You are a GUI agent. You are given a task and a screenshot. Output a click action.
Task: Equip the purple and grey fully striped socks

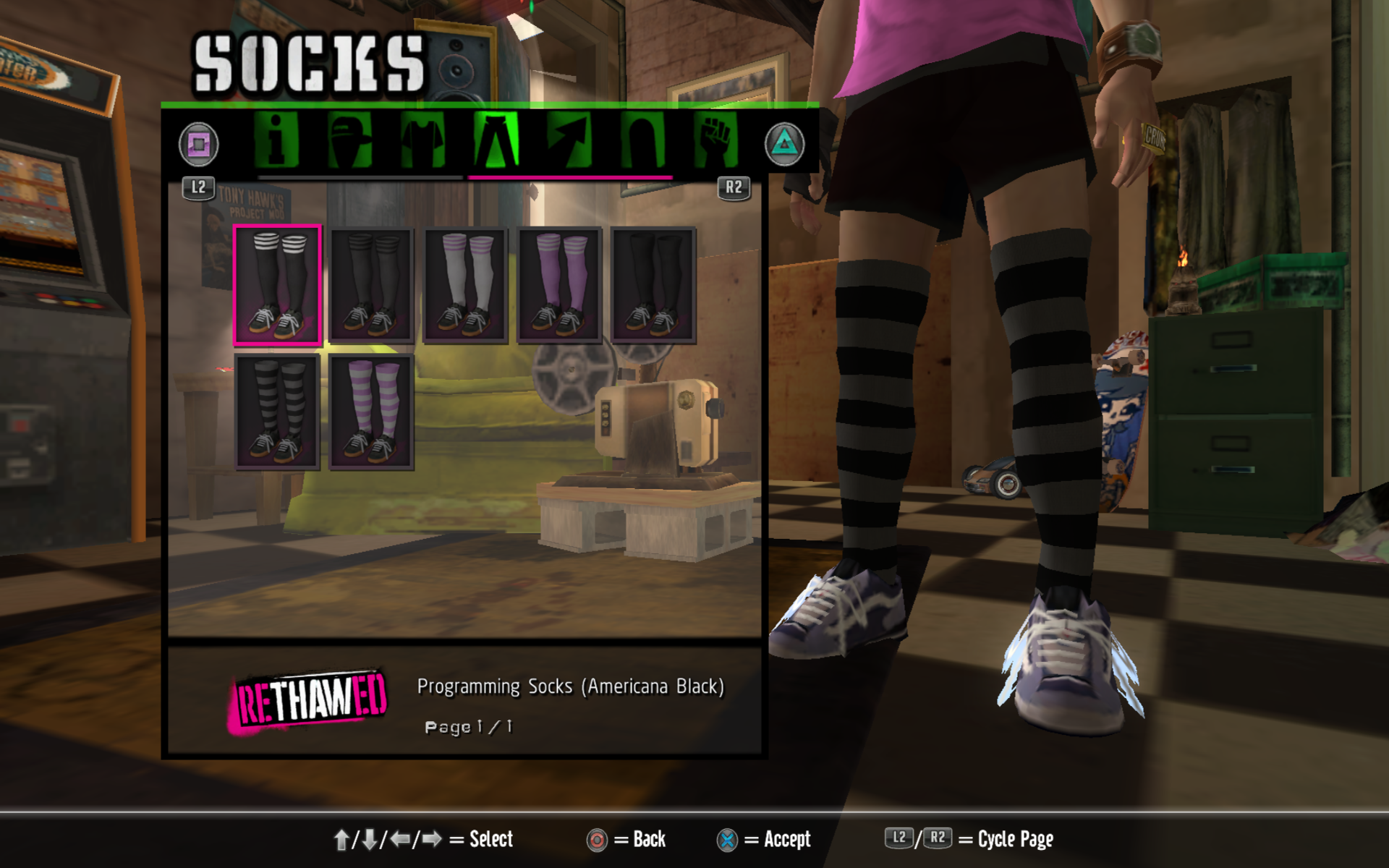[x=371, y=412]
